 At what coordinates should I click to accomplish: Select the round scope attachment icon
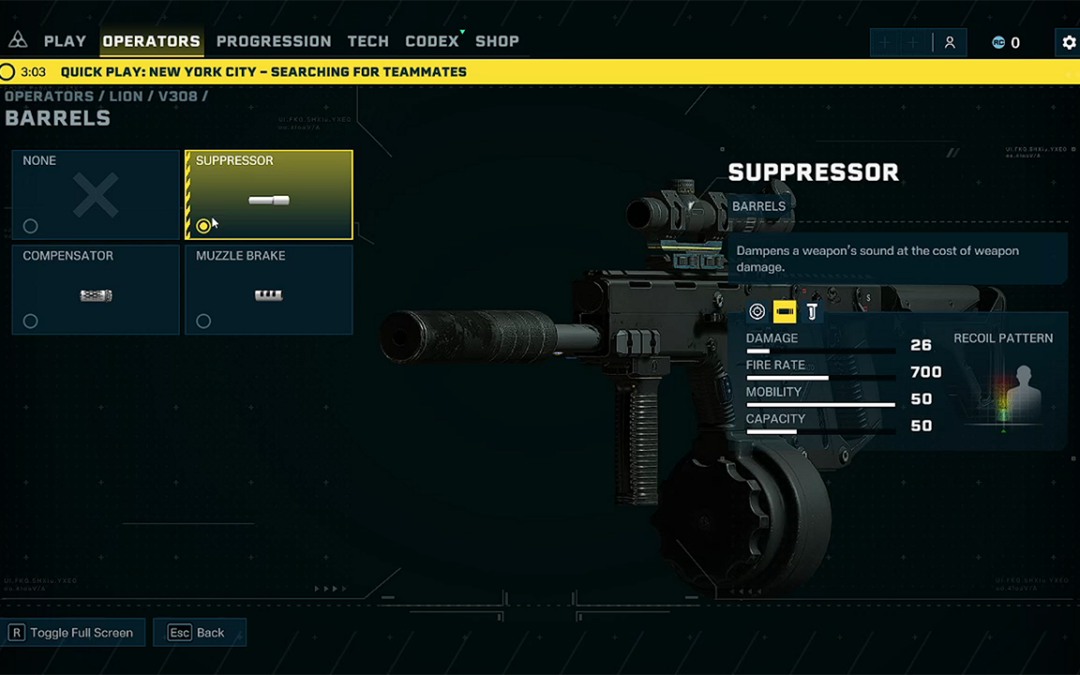point(758,312)
